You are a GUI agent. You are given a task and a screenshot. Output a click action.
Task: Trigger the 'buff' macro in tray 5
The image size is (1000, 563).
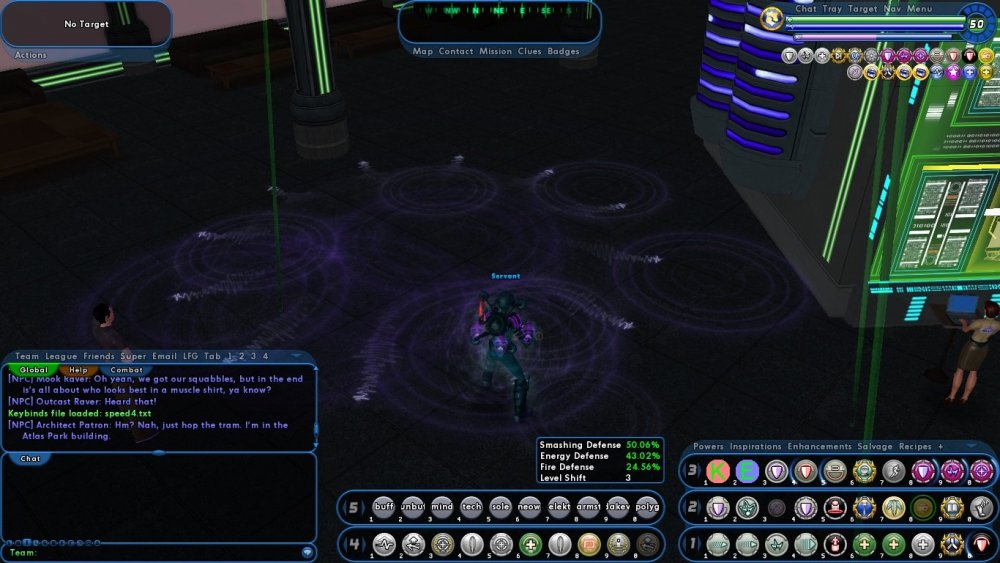point(384,507)
